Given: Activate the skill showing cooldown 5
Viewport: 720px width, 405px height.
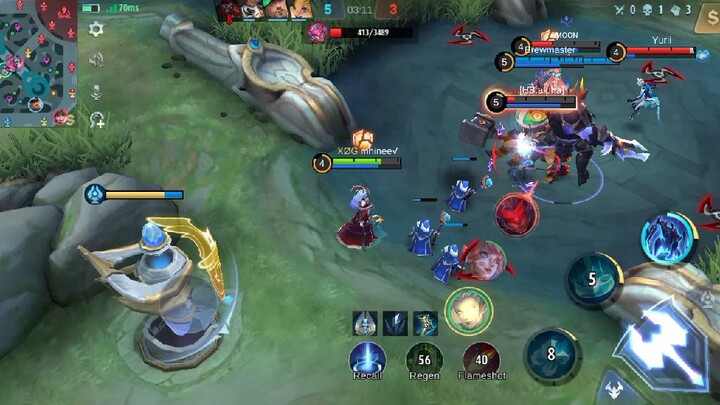Looking at the screenshot, I should [593, 279].
